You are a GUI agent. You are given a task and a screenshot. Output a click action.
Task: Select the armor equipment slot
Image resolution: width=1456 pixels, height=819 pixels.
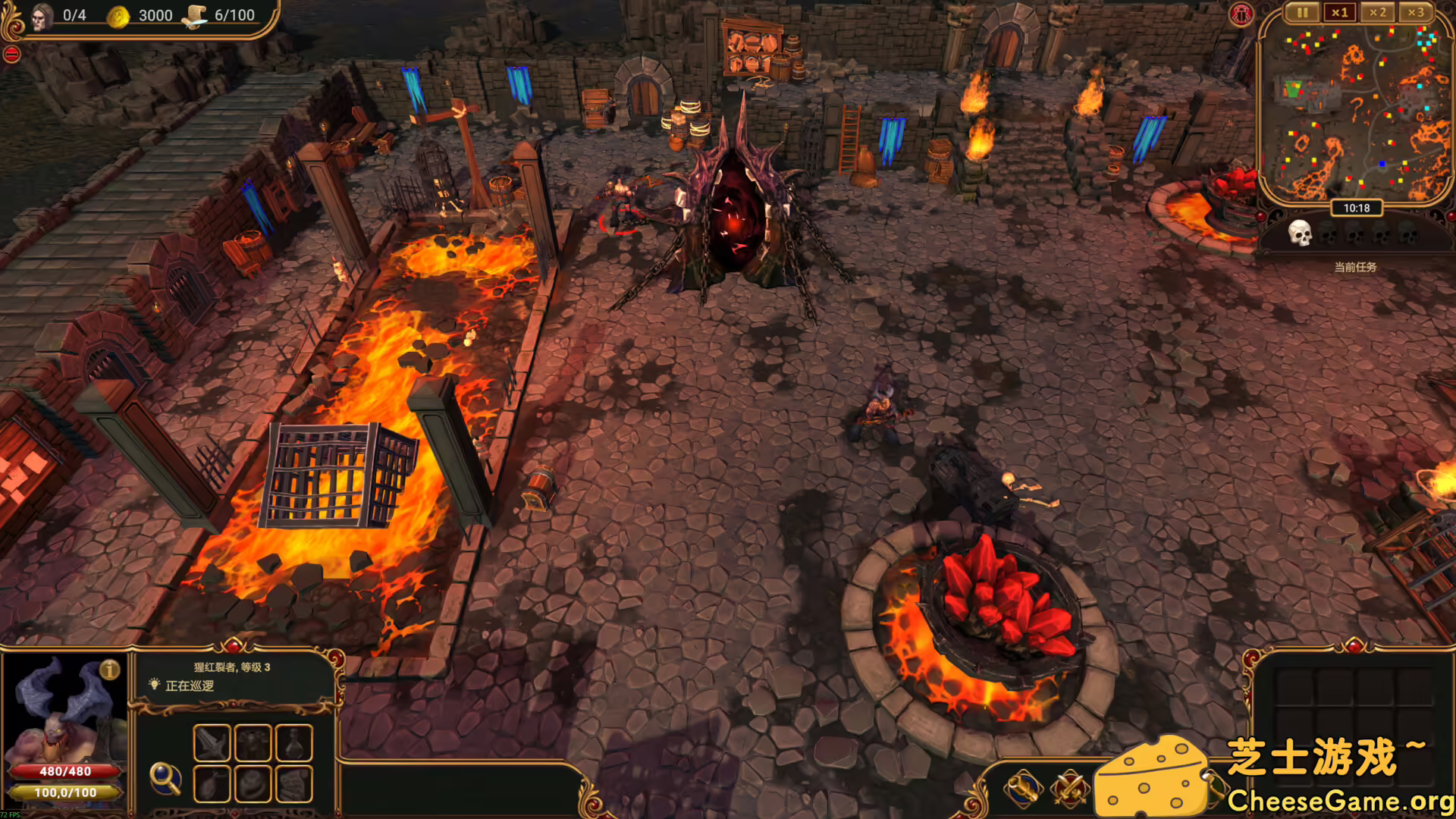click(x=253, y=742)
